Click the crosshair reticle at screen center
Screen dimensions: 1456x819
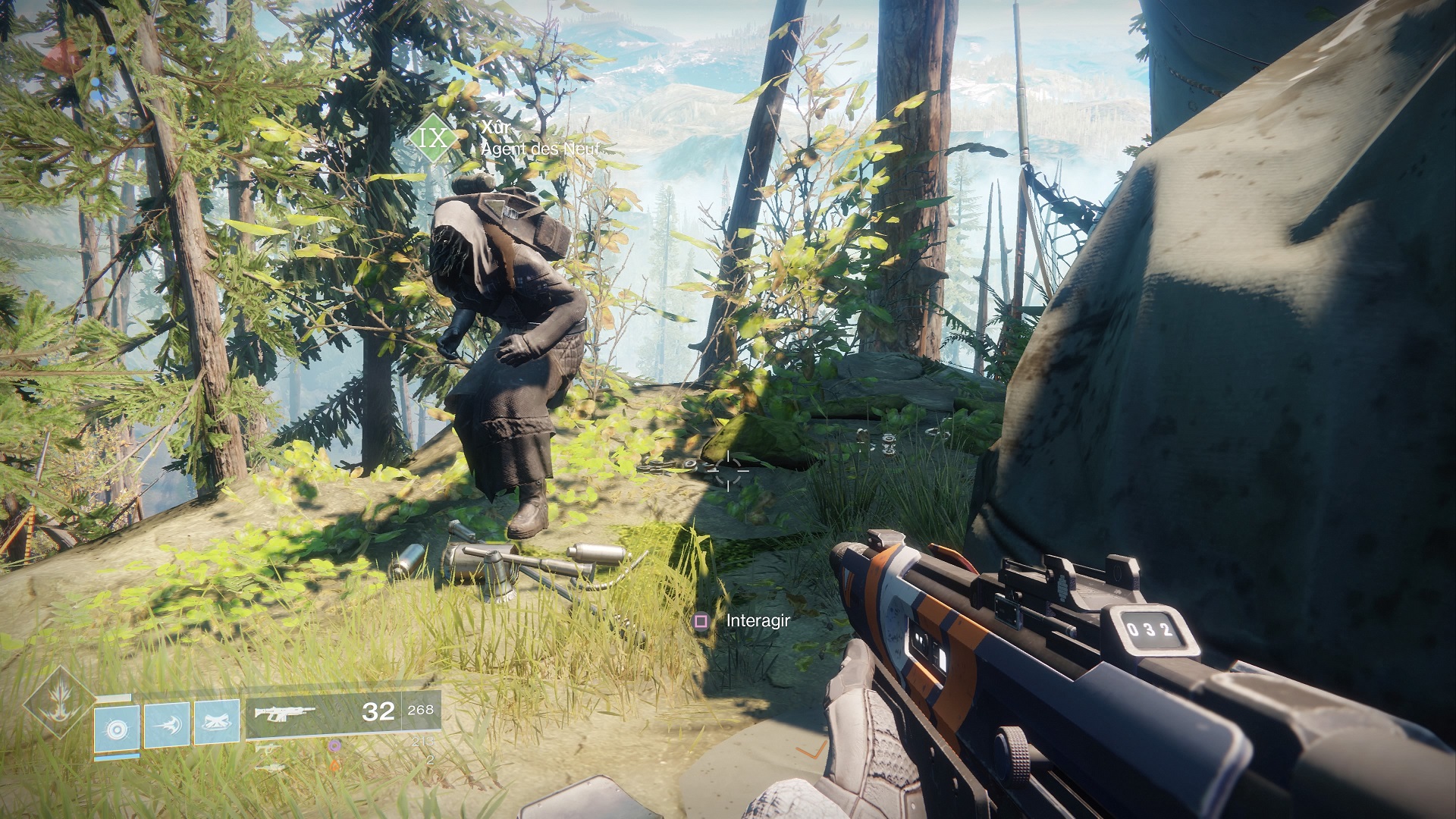pyautogui.click(x=728, y=470)
